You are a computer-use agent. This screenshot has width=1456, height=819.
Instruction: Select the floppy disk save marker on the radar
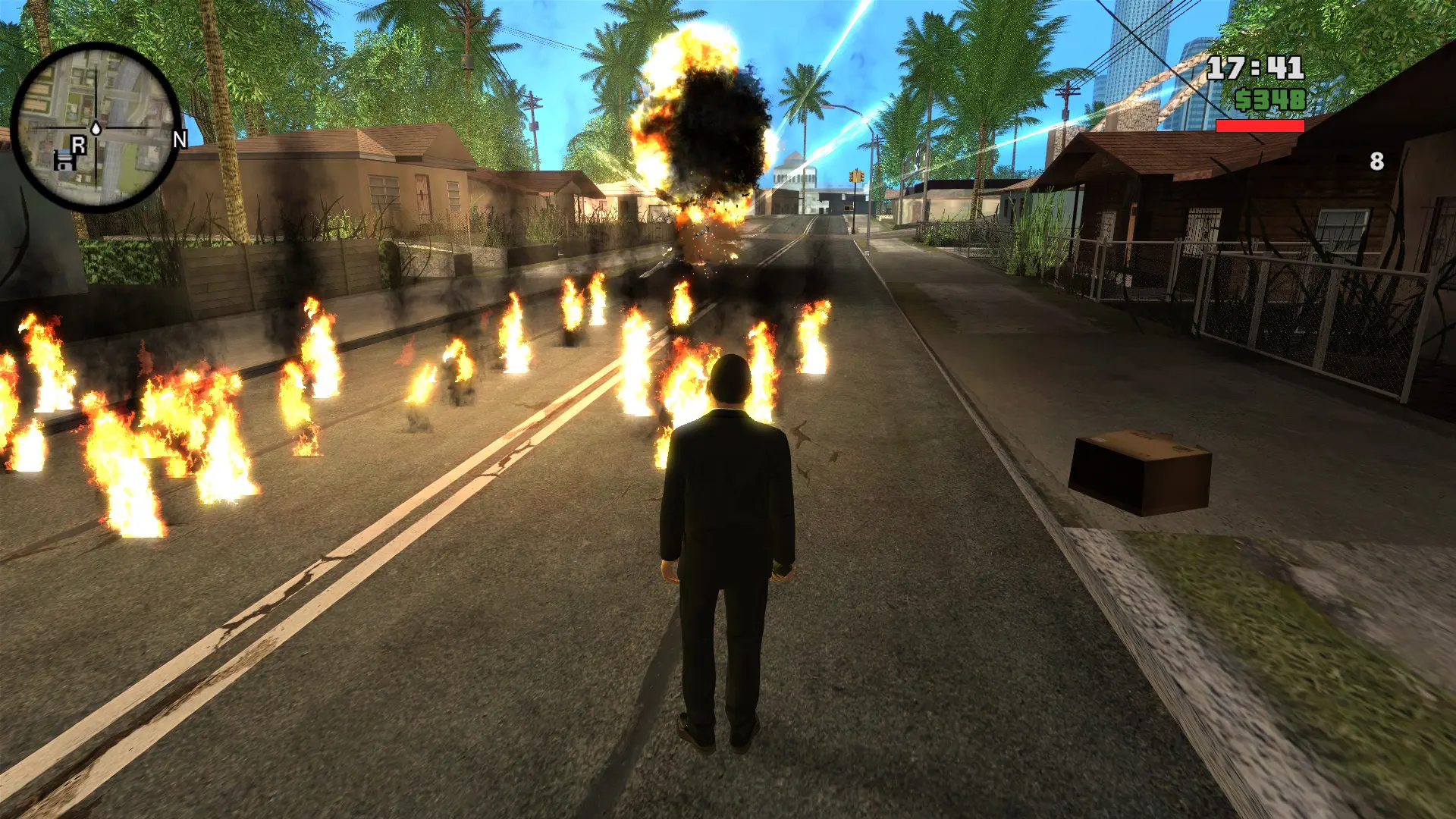coord(64,161)
